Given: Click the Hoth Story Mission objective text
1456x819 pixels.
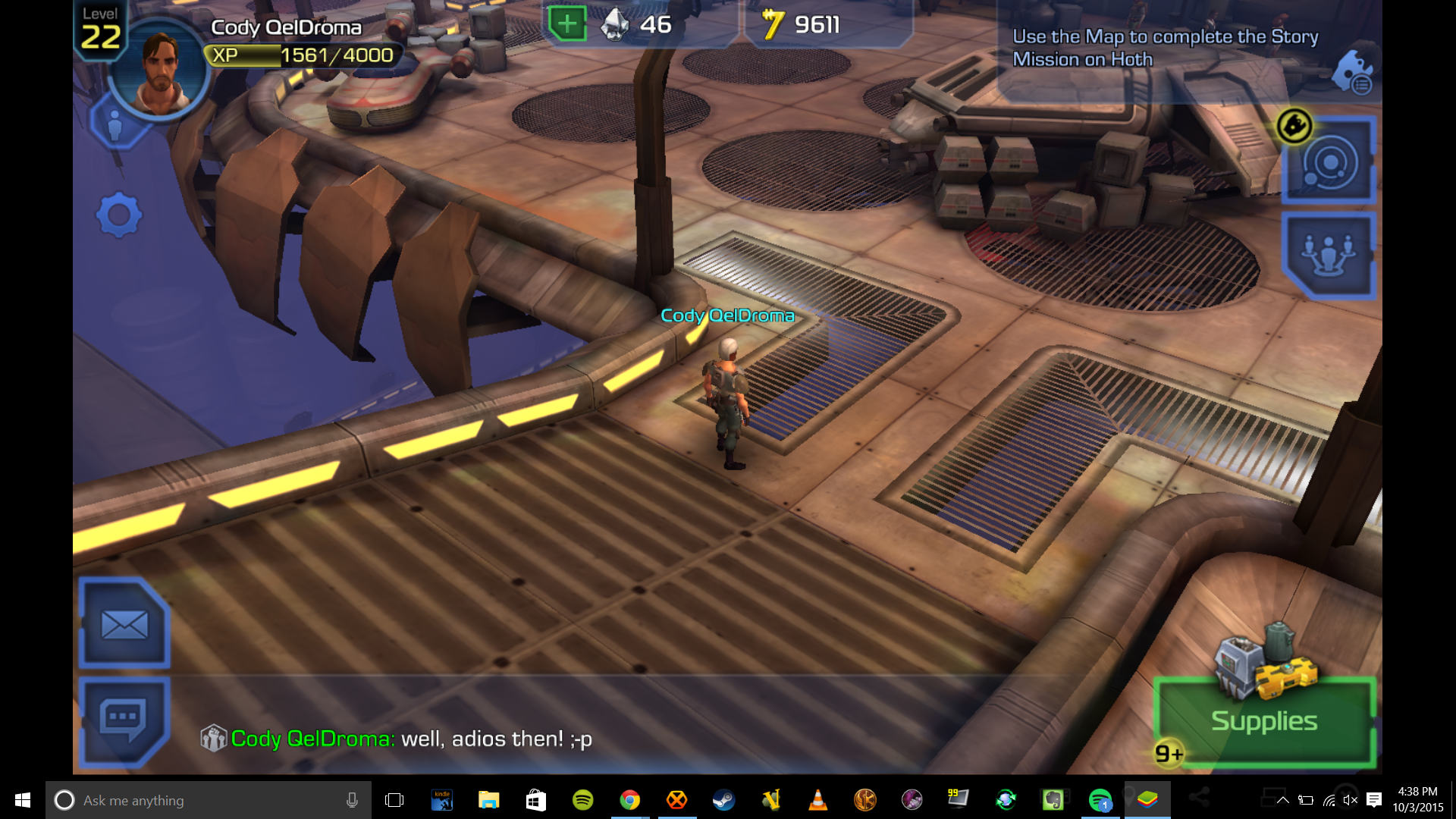Looking at the screenshot, I should (1165, 48).
